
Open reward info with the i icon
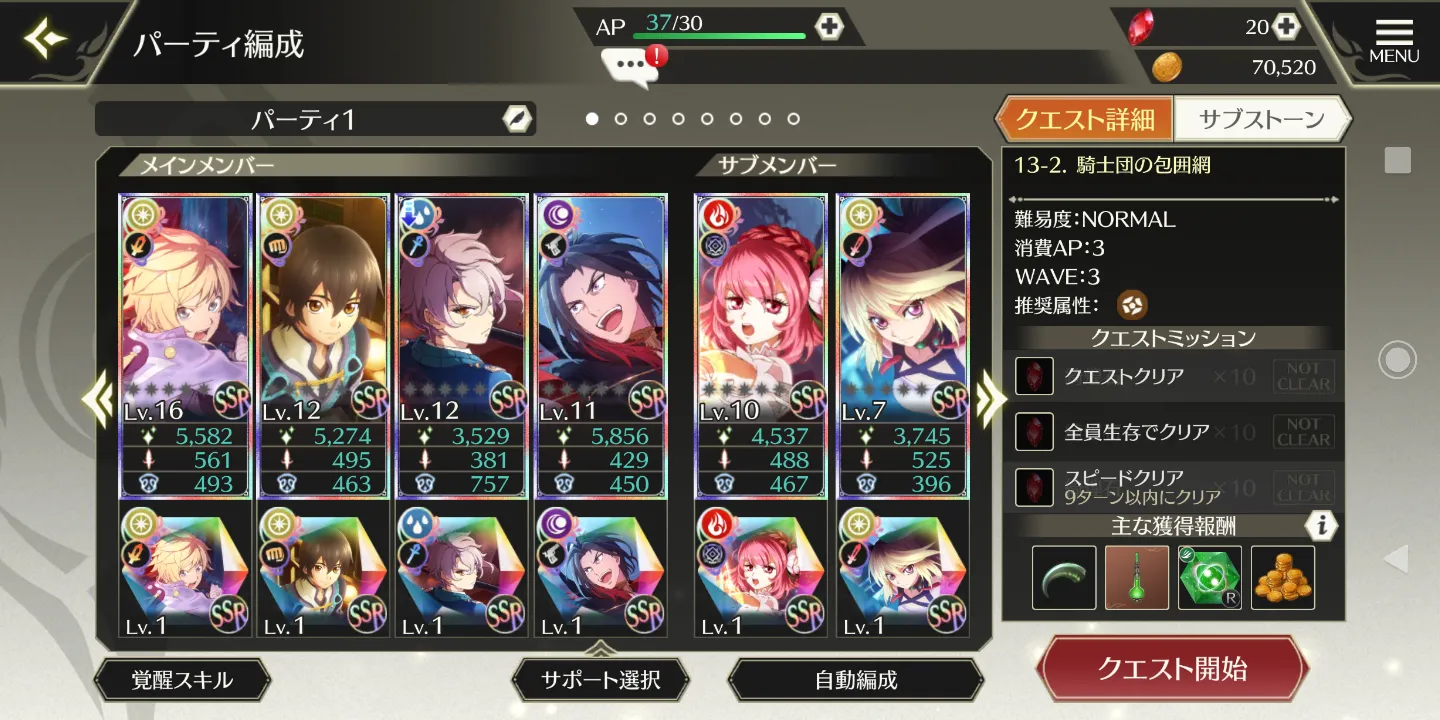click(1321, 525)
